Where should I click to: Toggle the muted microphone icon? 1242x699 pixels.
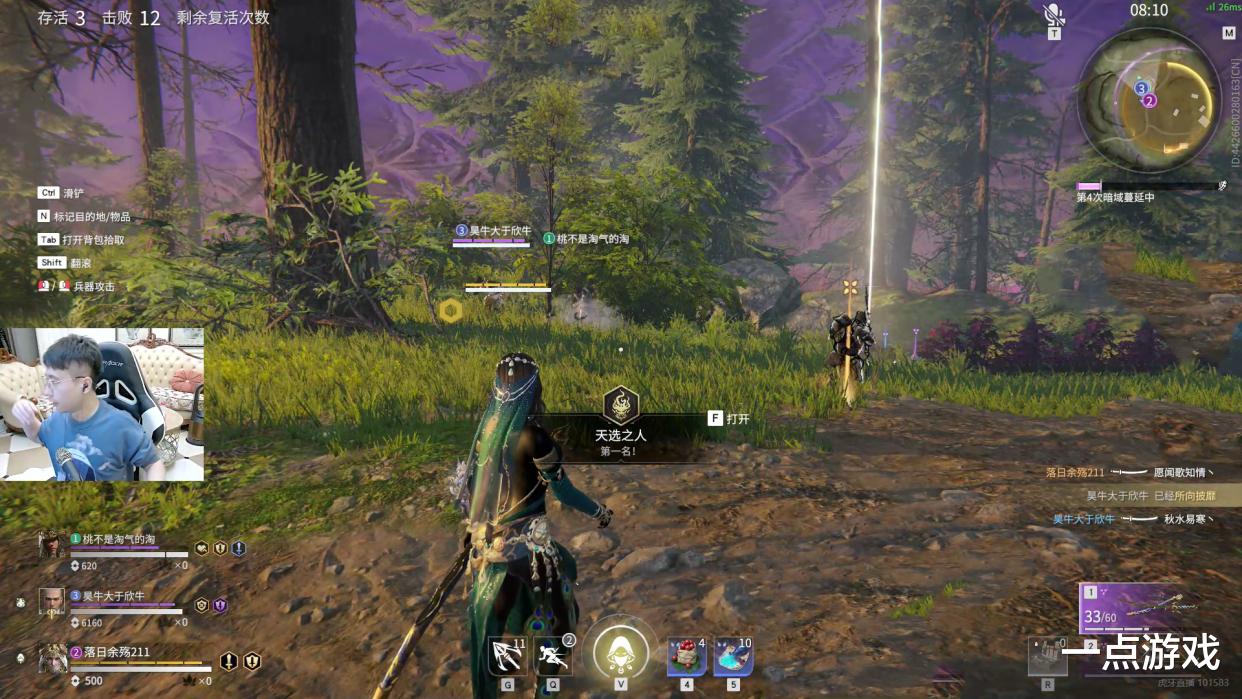[x=1053, y=14]
